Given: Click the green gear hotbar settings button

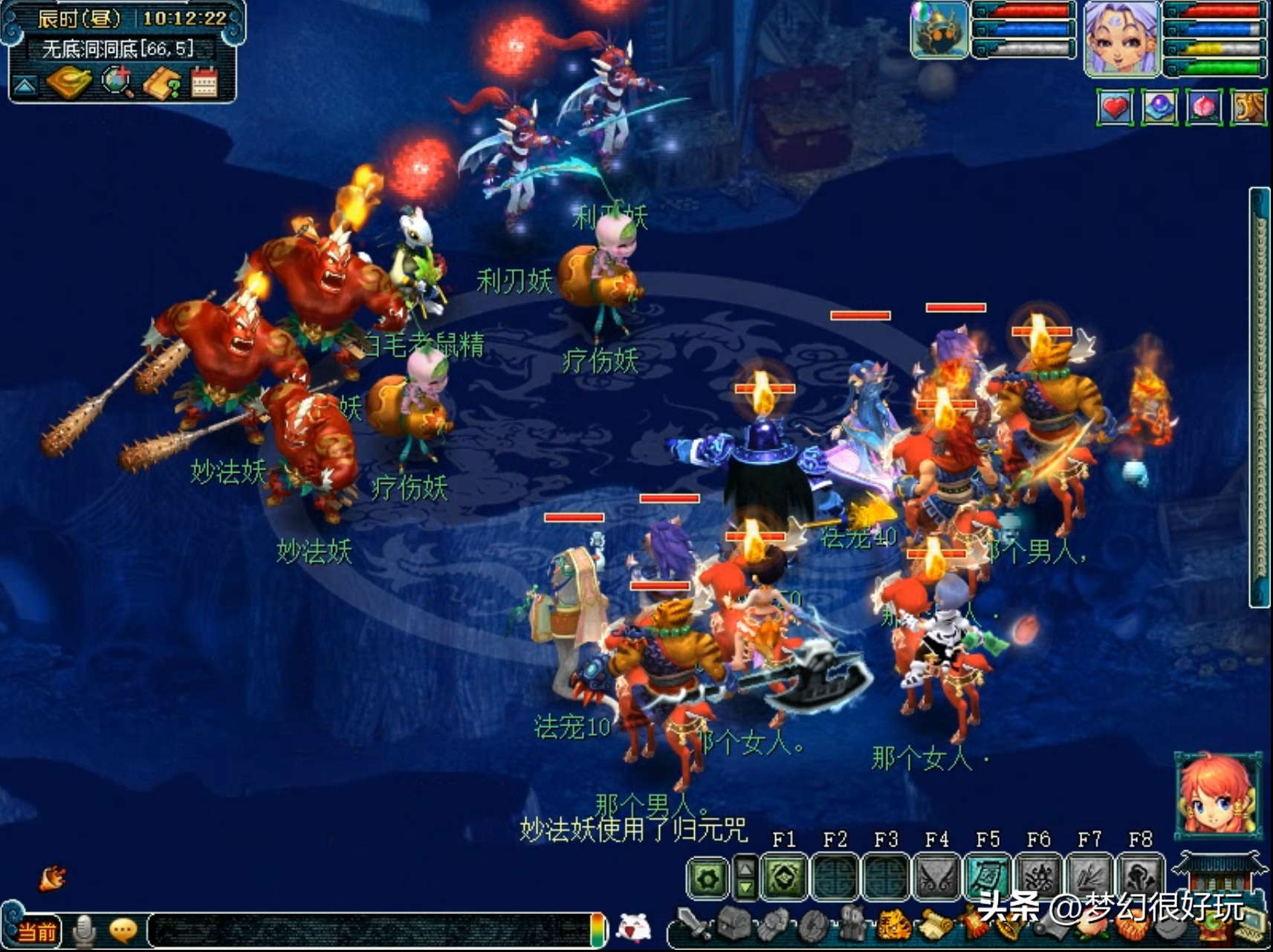Looking at the screenshot, I should 707,878.
